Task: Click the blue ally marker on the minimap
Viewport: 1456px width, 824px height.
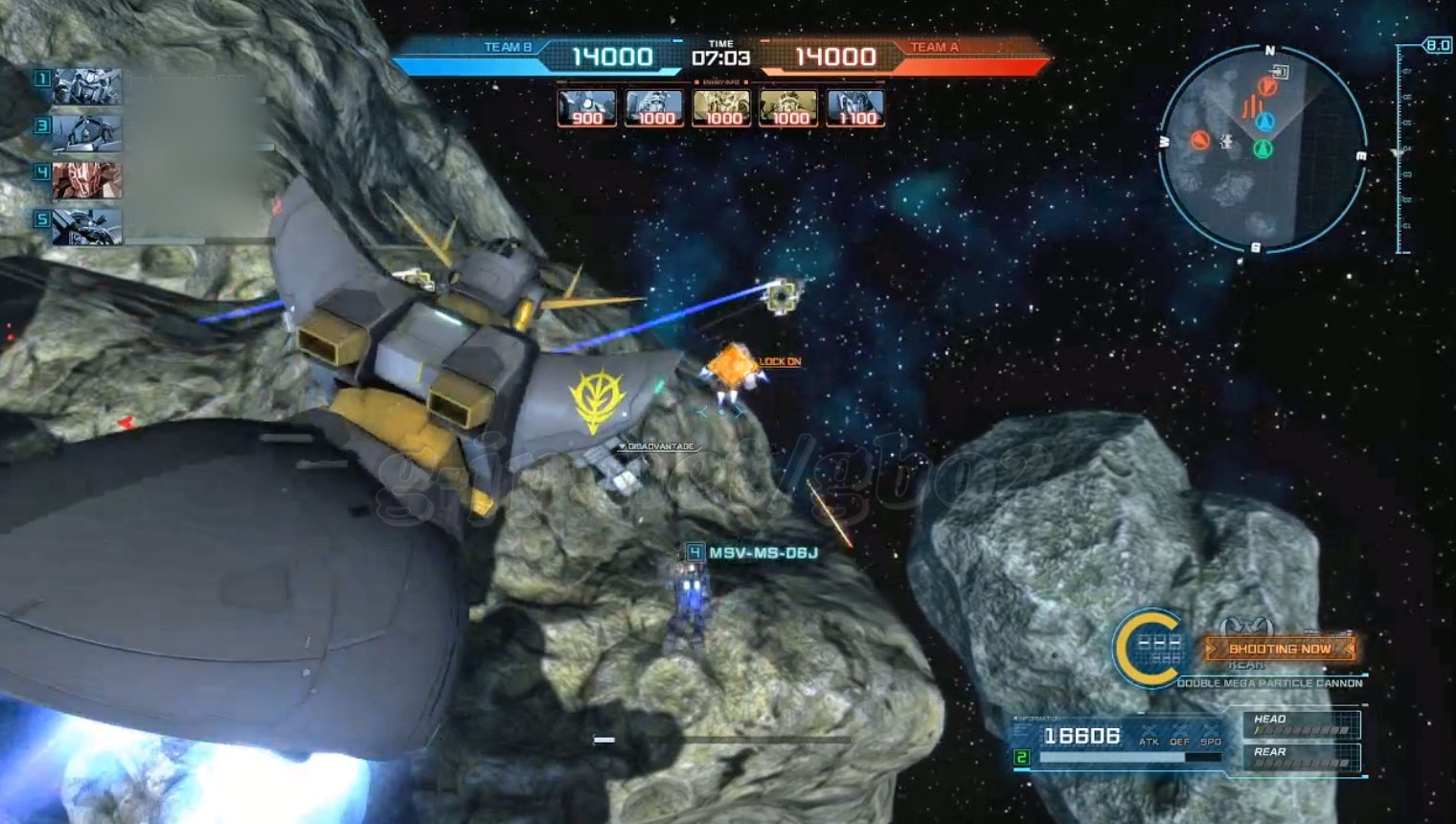Action: click(1265, 122)
